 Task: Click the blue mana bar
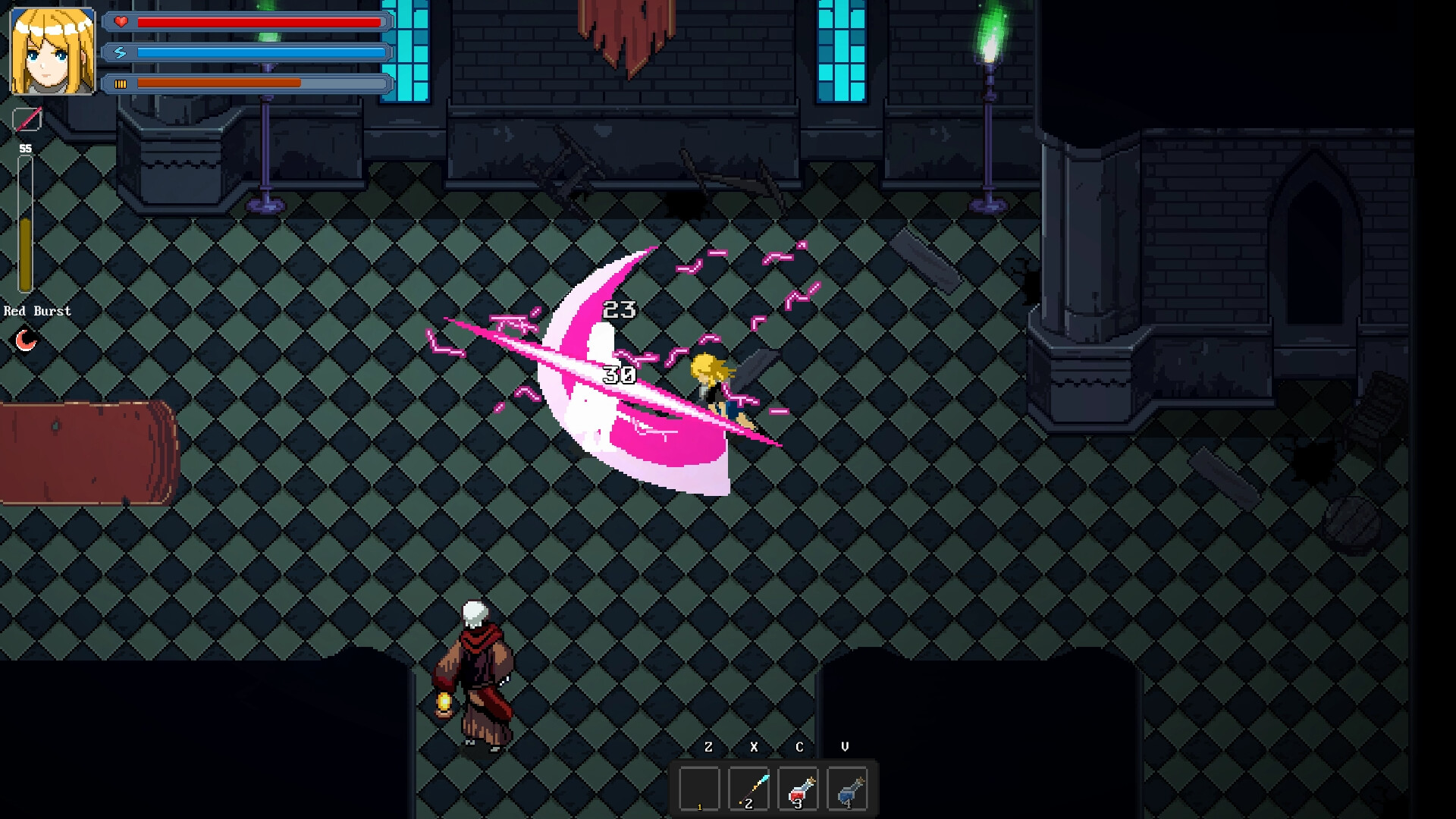(x=258, y=53)
